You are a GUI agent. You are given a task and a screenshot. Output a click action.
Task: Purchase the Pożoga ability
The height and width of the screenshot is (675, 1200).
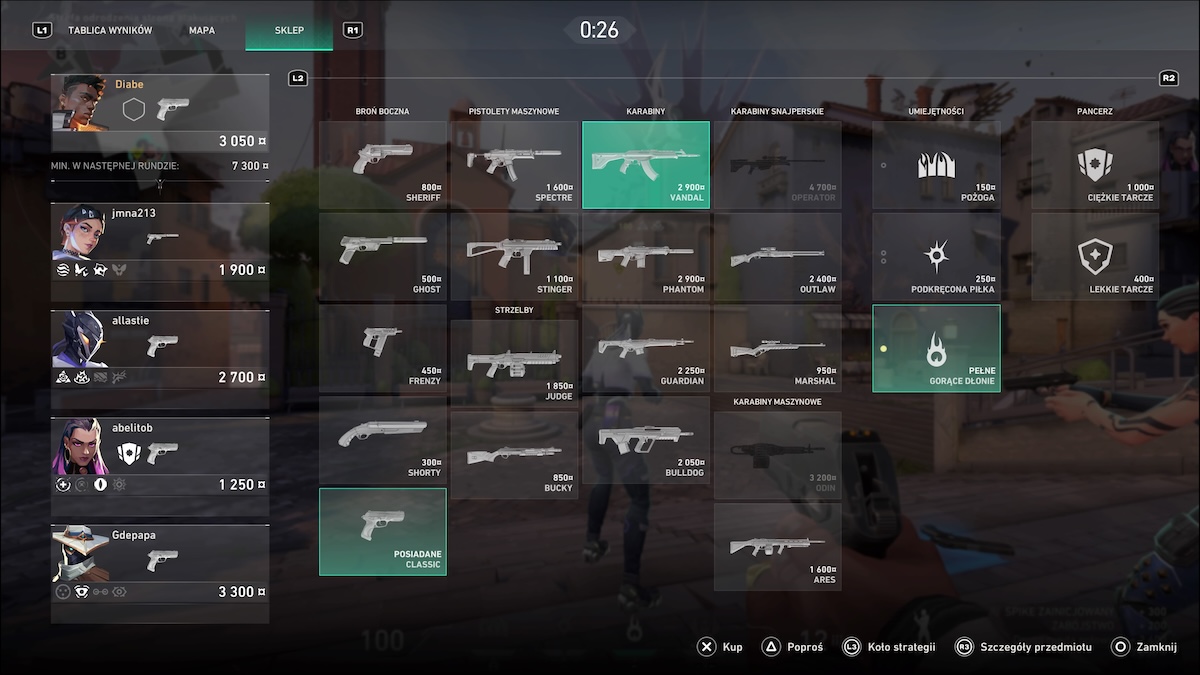point(936,165)
